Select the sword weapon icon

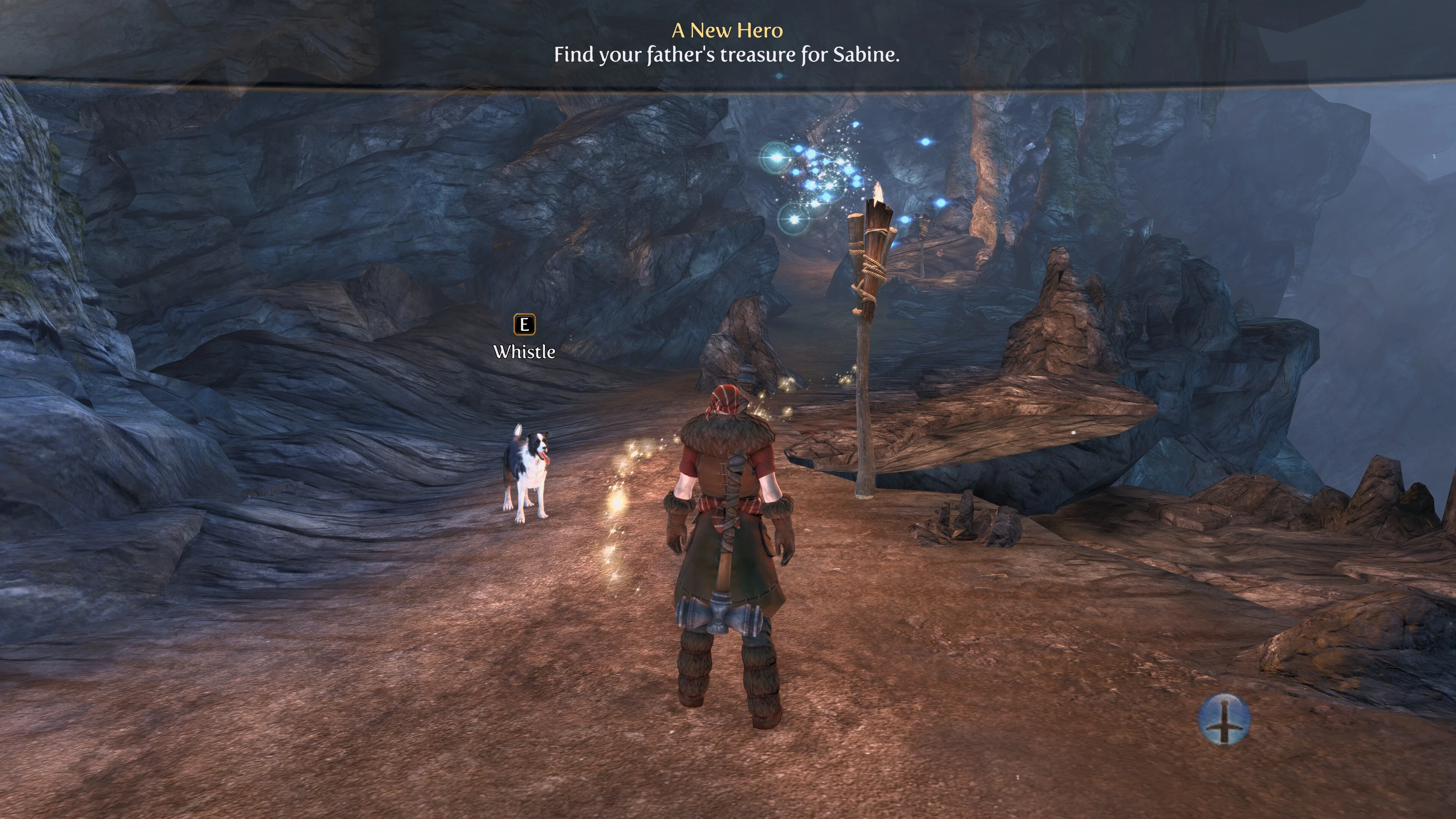coord(1224,719)
